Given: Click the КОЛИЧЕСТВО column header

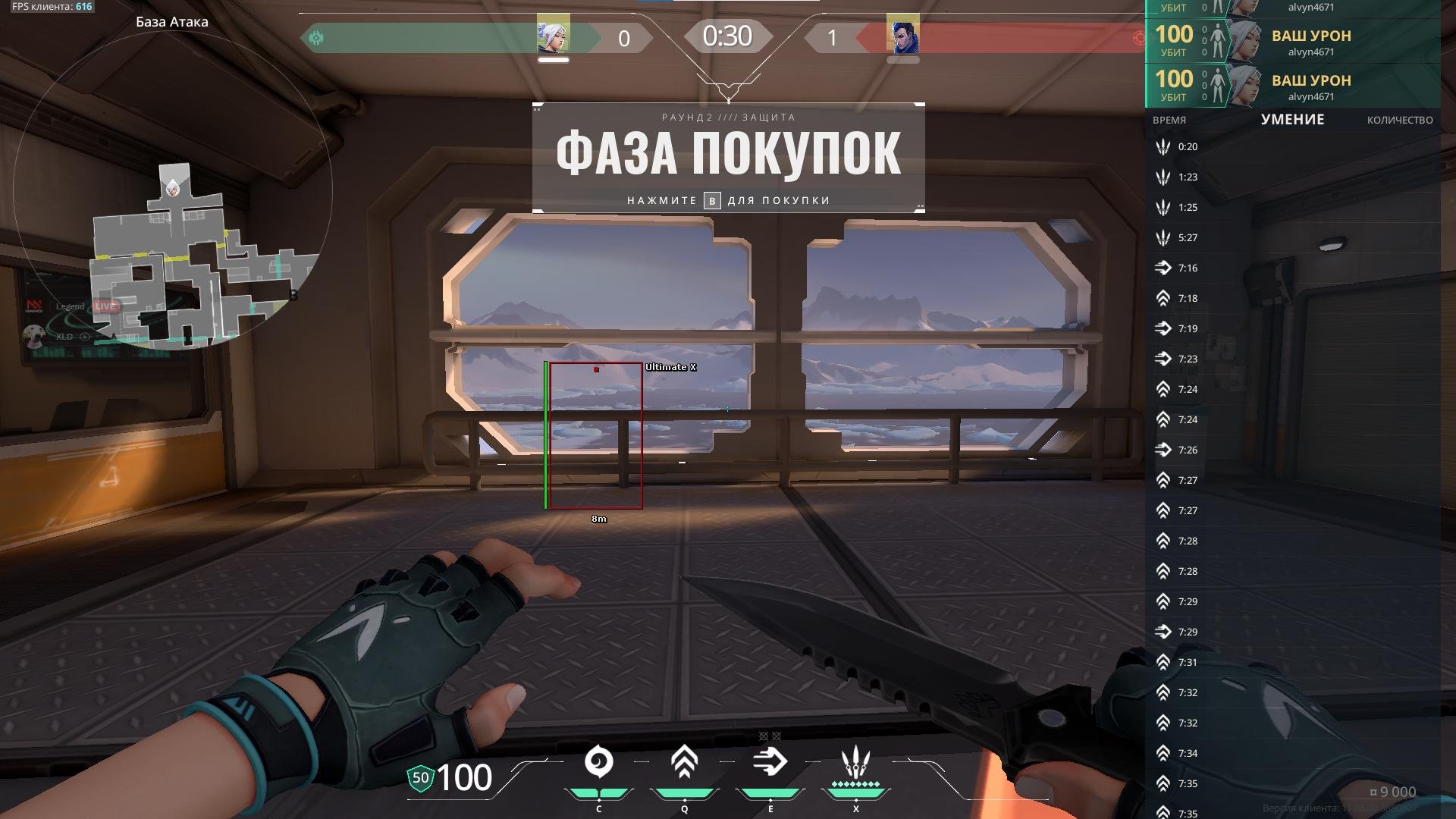Looking at the screenshot, I should [1399, 120].
